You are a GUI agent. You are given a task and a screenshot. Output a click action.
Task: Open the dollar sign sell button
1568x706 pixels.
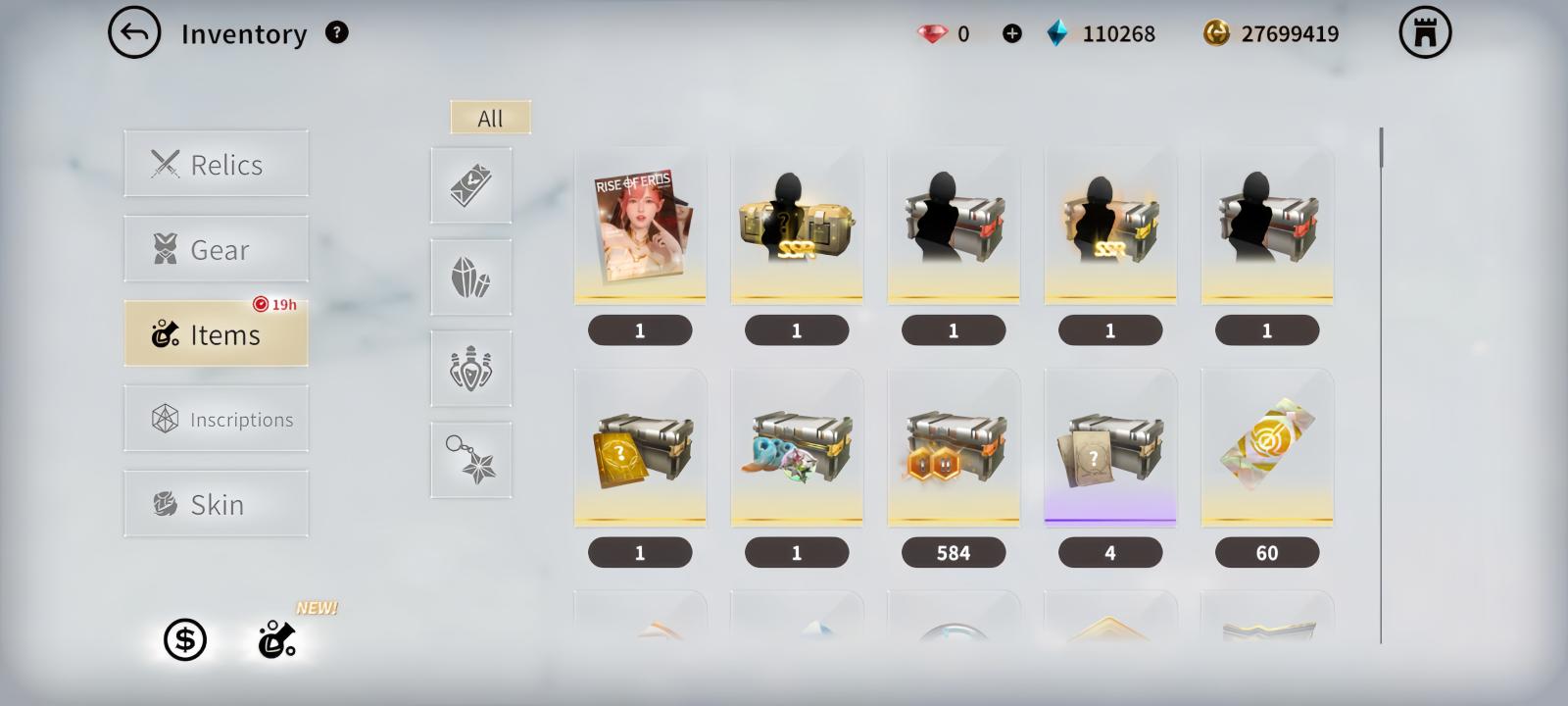tap(184, 640)
